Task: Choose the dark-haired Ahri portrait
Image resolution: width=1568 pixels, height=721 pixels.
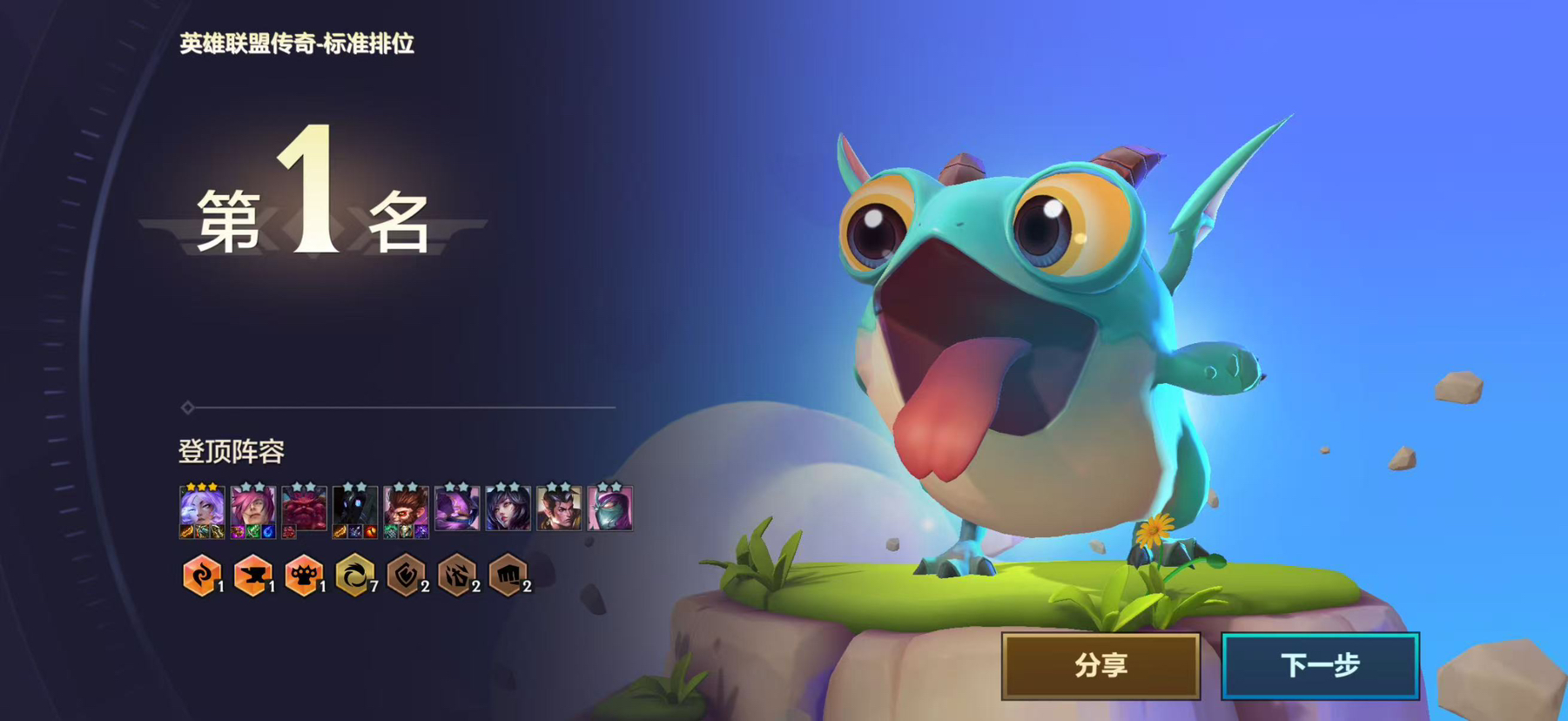Action: tap(508, 509)
